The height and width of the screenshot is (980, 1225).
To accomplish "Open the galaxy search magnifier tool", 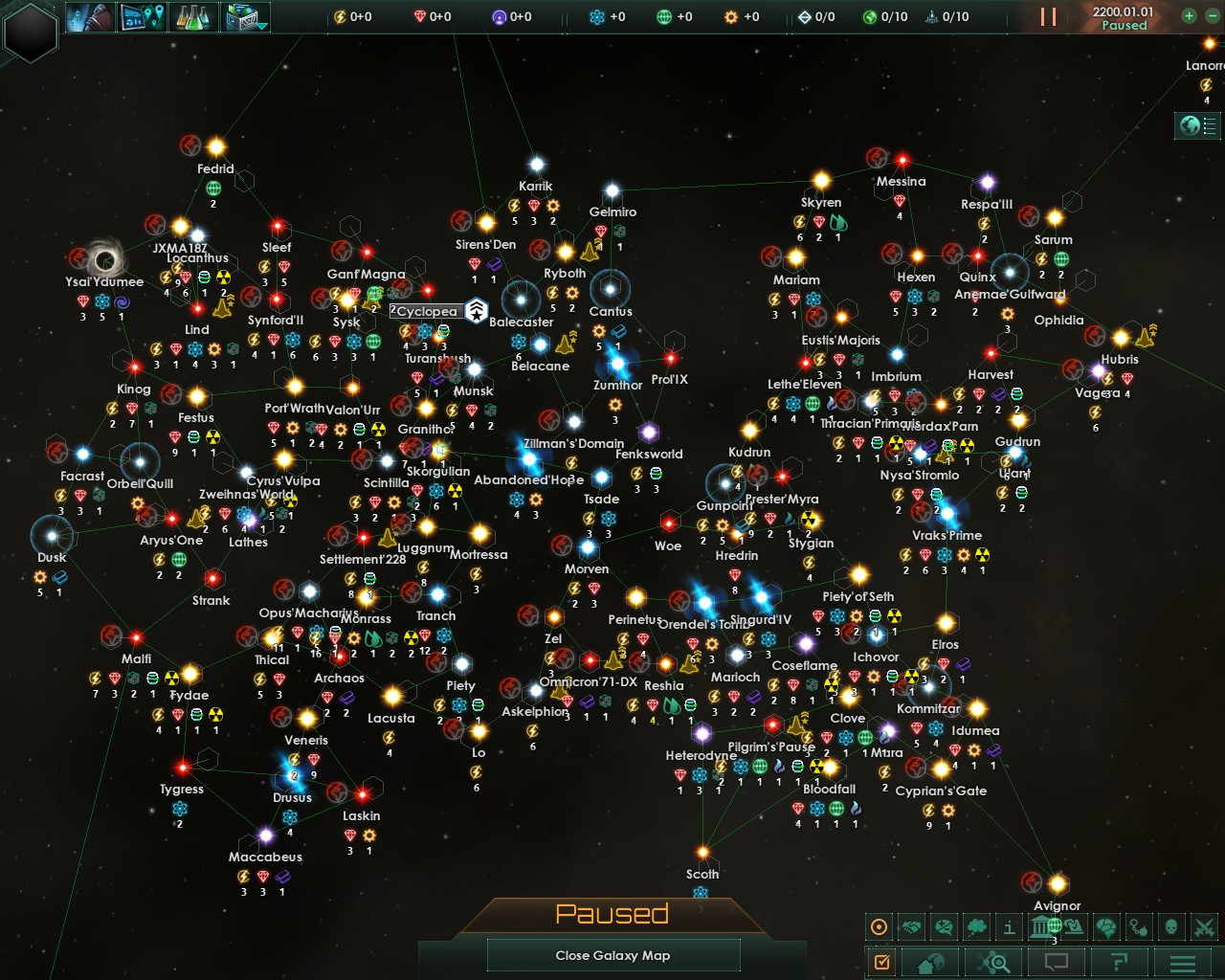I will point(993,960).
